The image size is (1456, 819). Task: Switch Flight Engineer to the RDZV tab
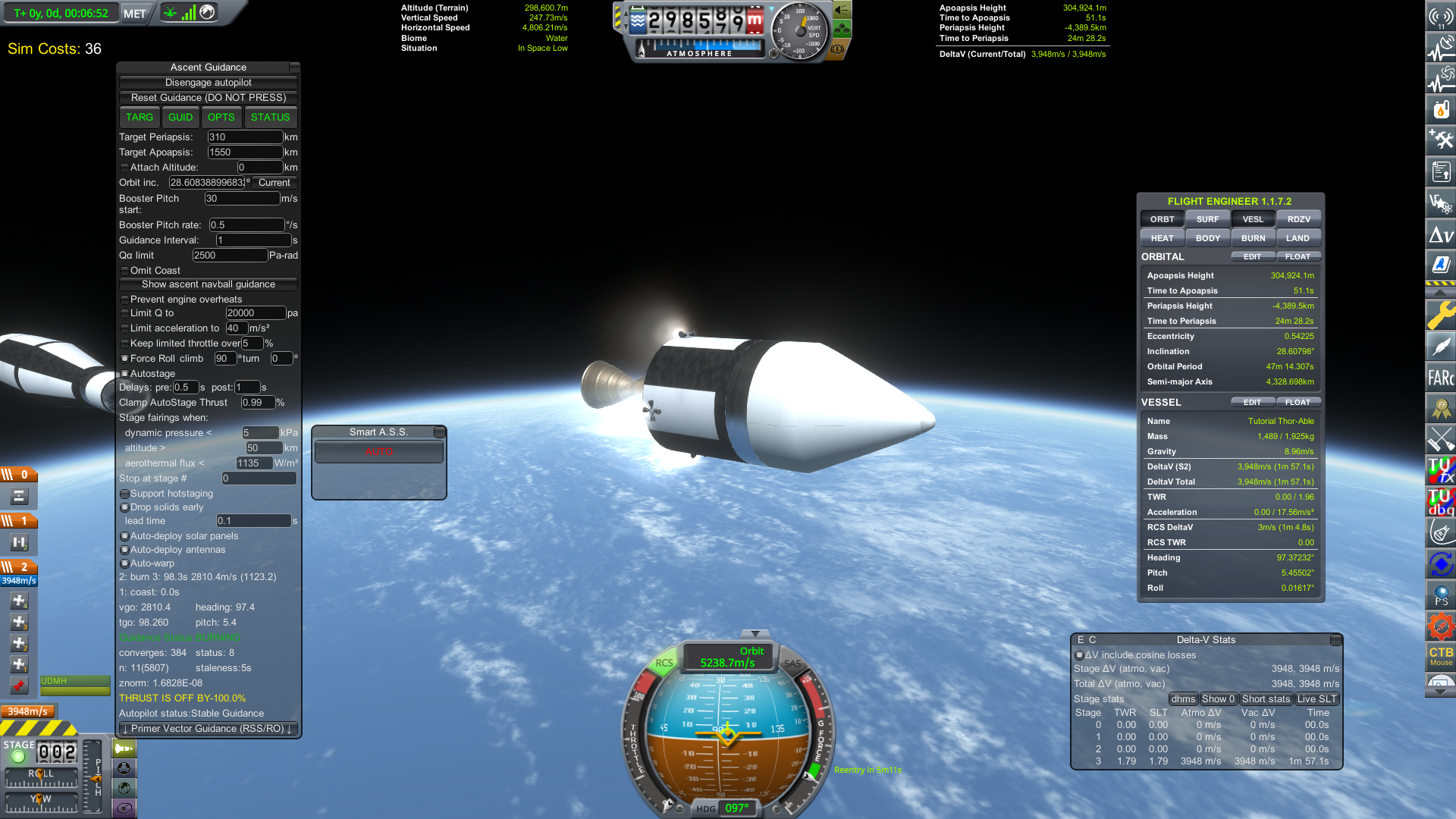click(x=1298, y=219)
